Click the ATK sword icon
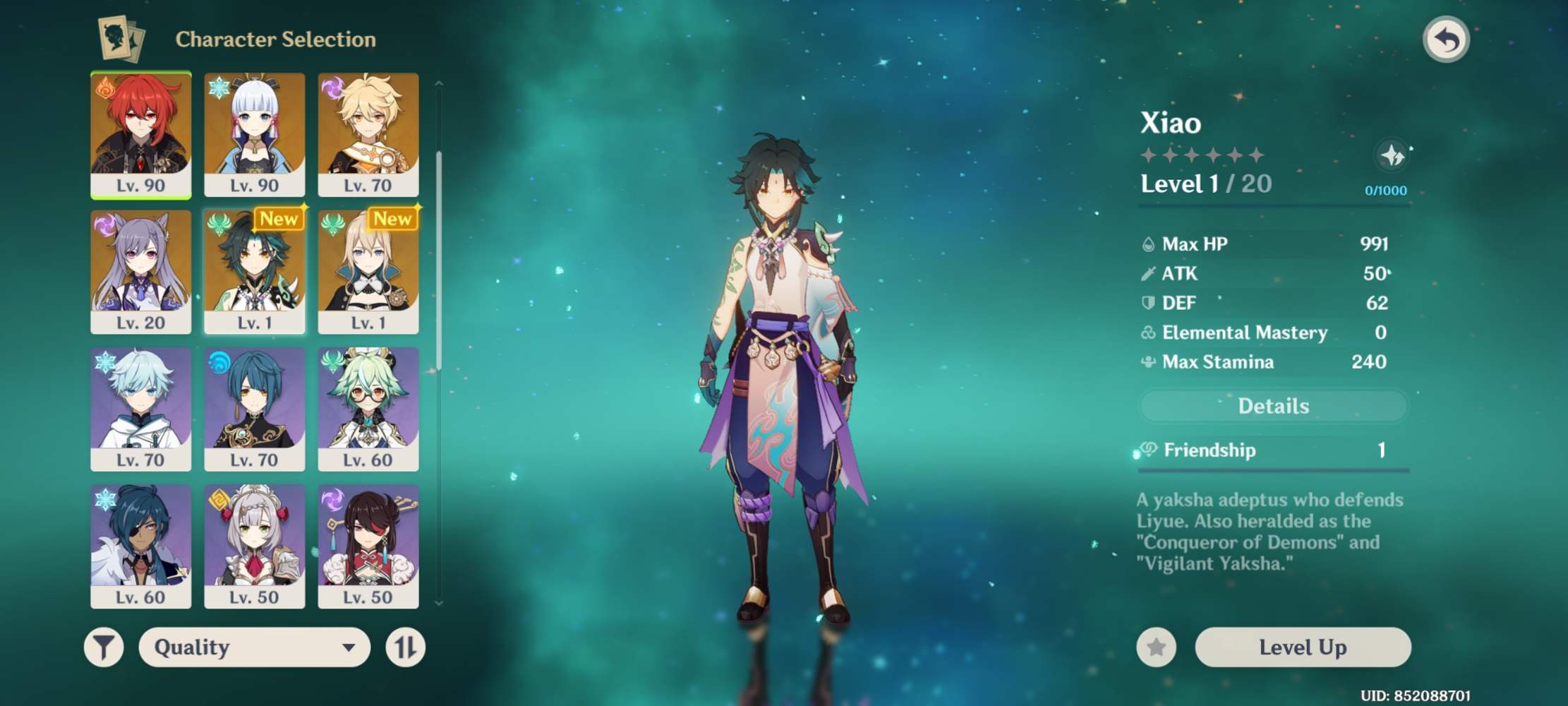This screenshot has width=1568, height=706. pyautogui.click(x=1149, y=273)
